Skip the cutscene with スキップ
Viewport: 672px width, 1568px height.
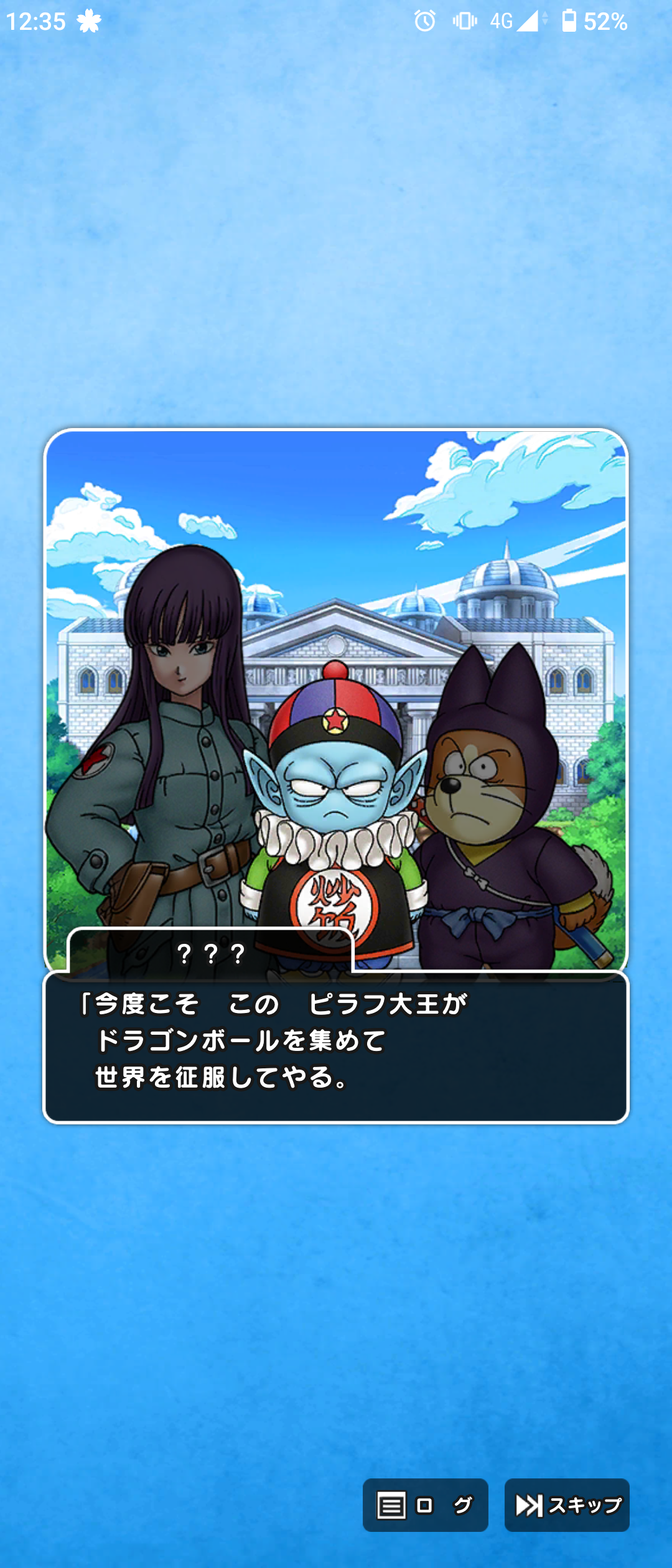567,1505
